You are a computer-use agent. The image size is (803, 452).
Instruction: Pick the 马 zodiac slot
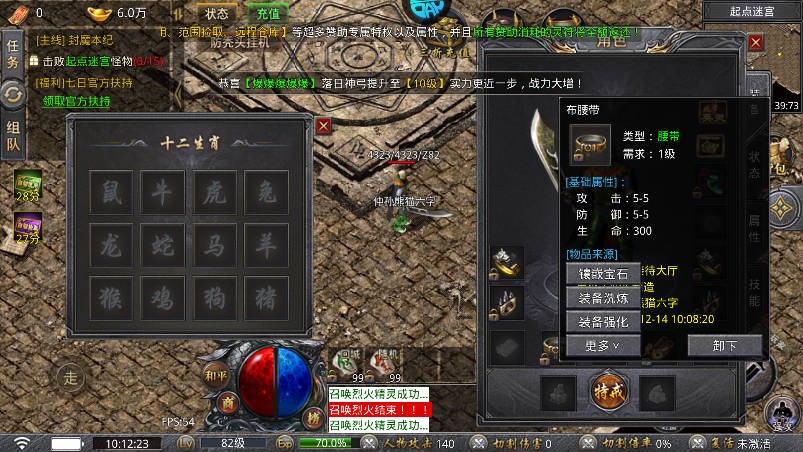[x=214, y=244]
